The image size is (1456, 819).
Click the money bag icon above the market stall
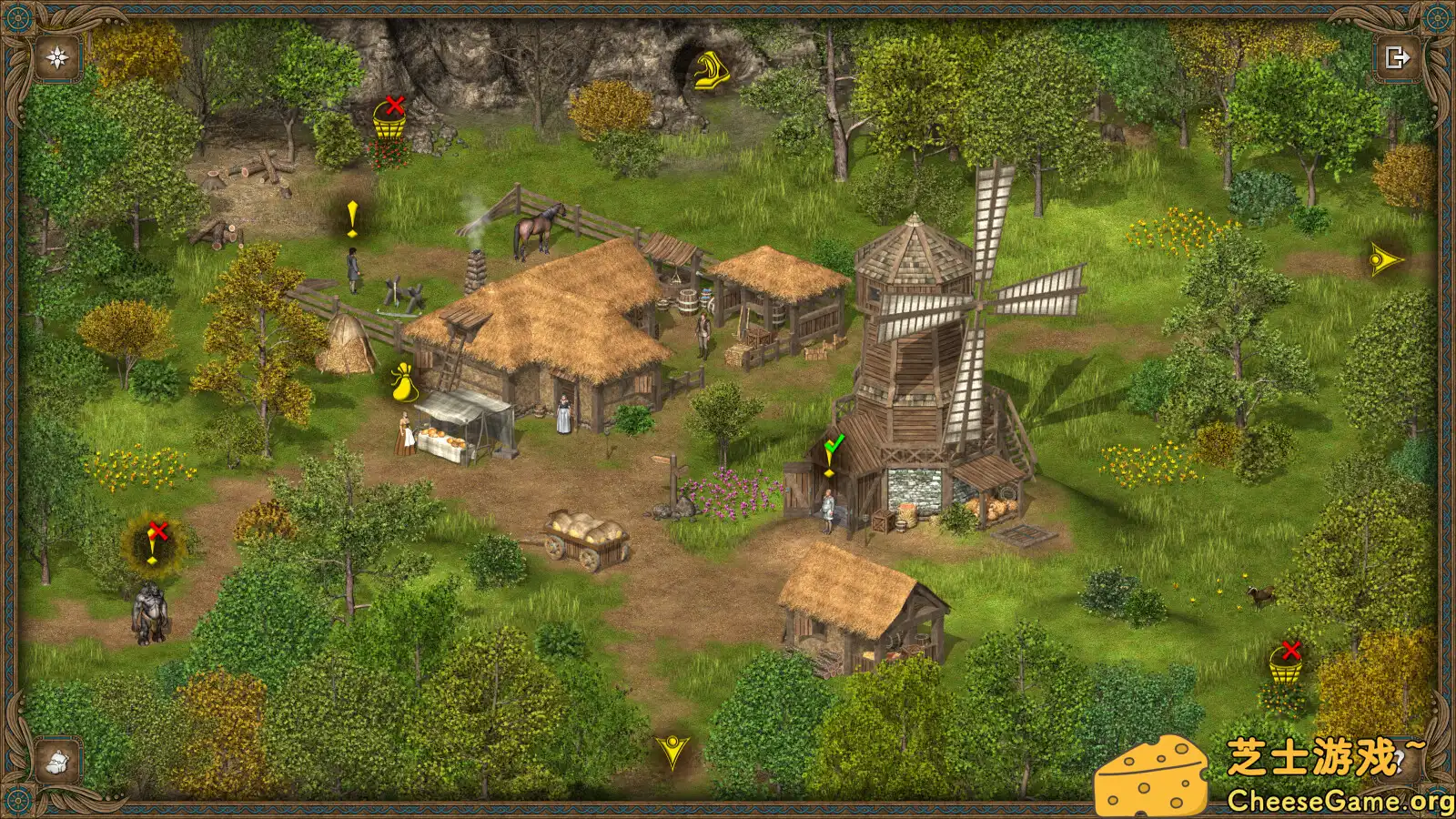[403, 382]
